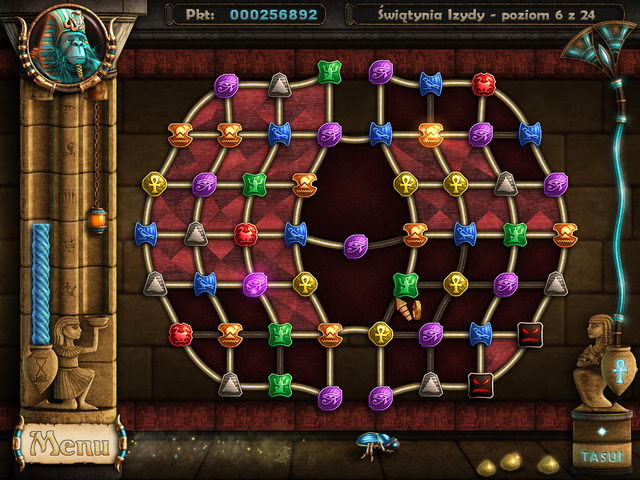This screenshot has width=640, height=480.
Task: Open the Menu button
Action: pyautogui.click(x=69, y=441)
